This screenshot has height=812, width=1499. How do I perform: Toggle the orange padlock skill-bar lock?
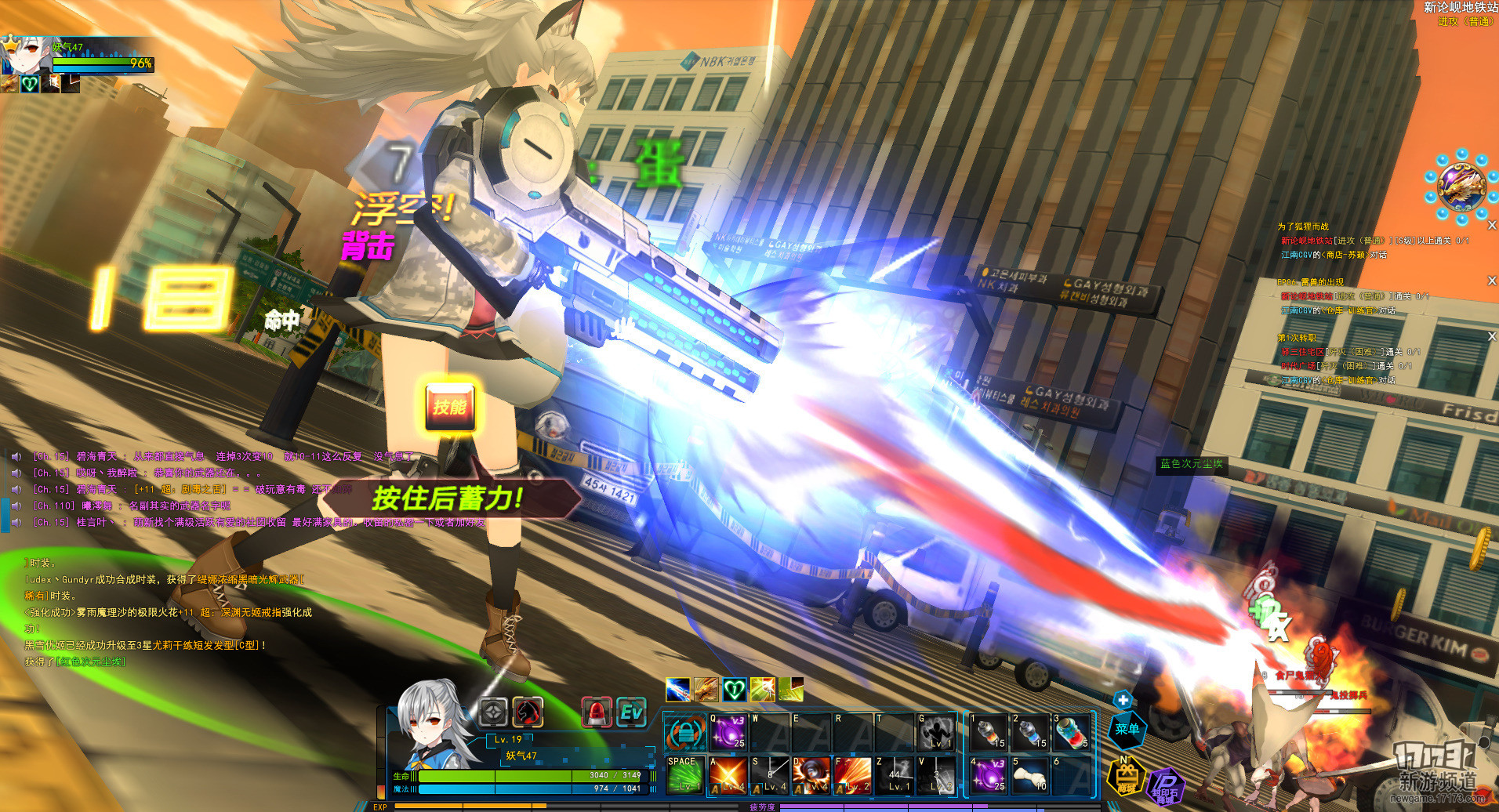point(684,734)
